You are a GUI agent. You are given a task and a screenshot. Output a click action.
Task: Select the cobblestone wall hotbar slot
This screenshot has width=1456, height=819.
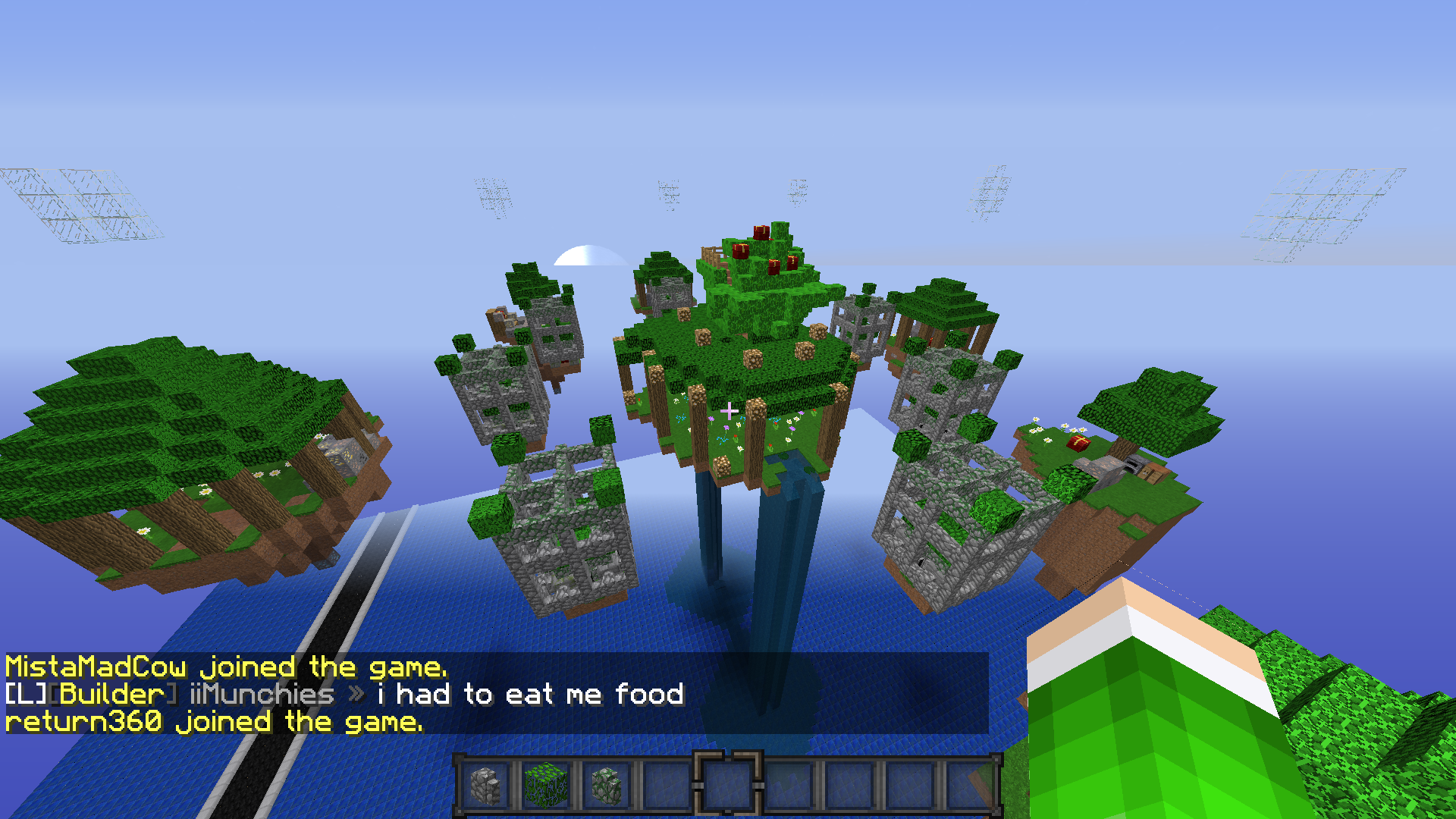pyautogui.click(x=485, y=786)
